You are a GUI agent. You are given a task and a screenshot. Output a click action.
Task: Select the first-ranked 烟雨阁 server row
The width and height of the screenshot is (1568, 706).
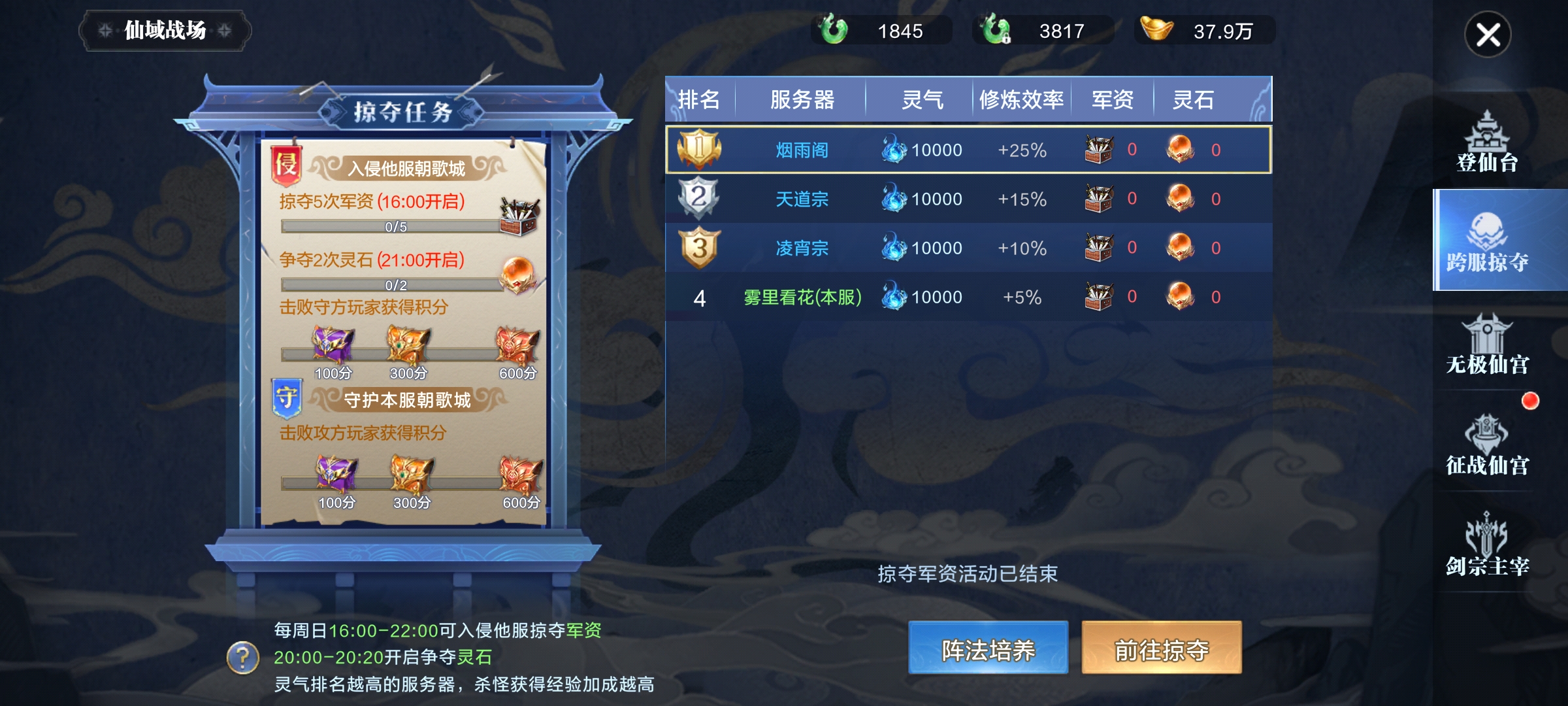tap(968, 150)
